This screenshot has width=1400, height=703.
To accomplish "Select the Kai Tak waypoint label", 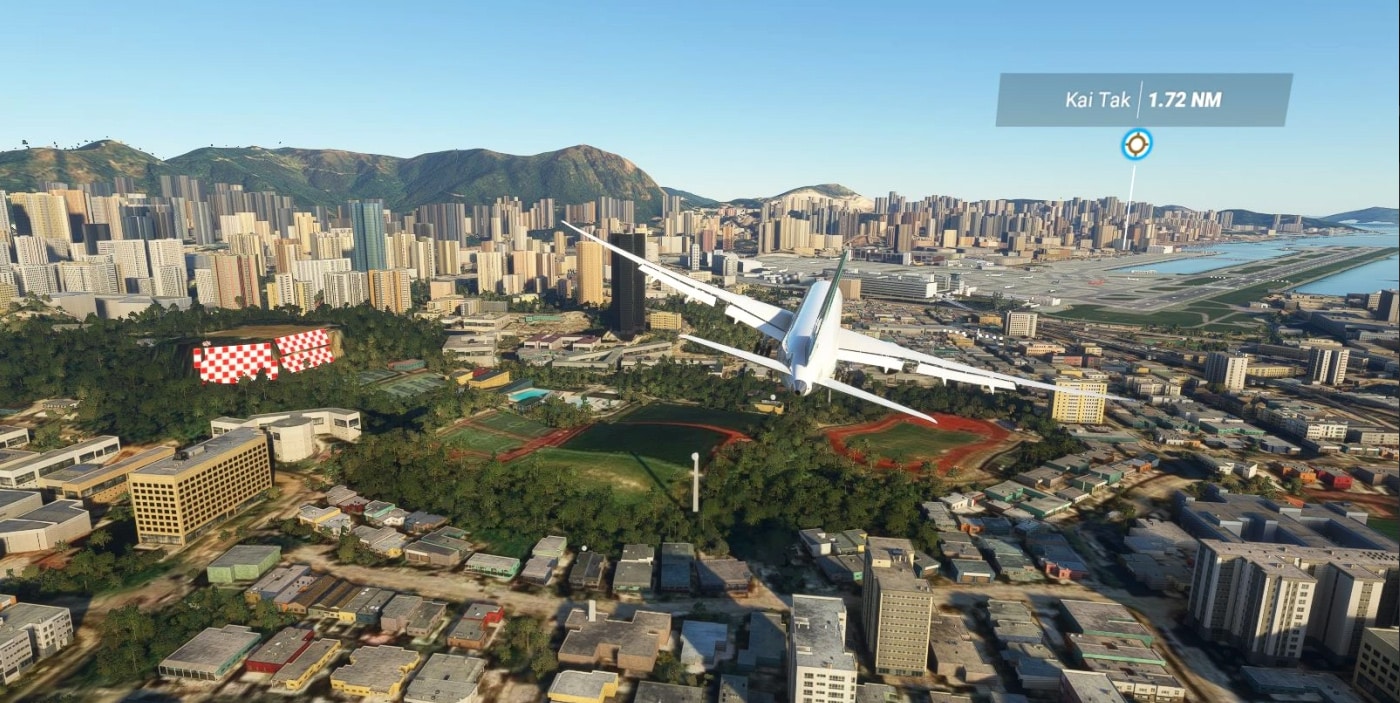I will coord(1143,100).
